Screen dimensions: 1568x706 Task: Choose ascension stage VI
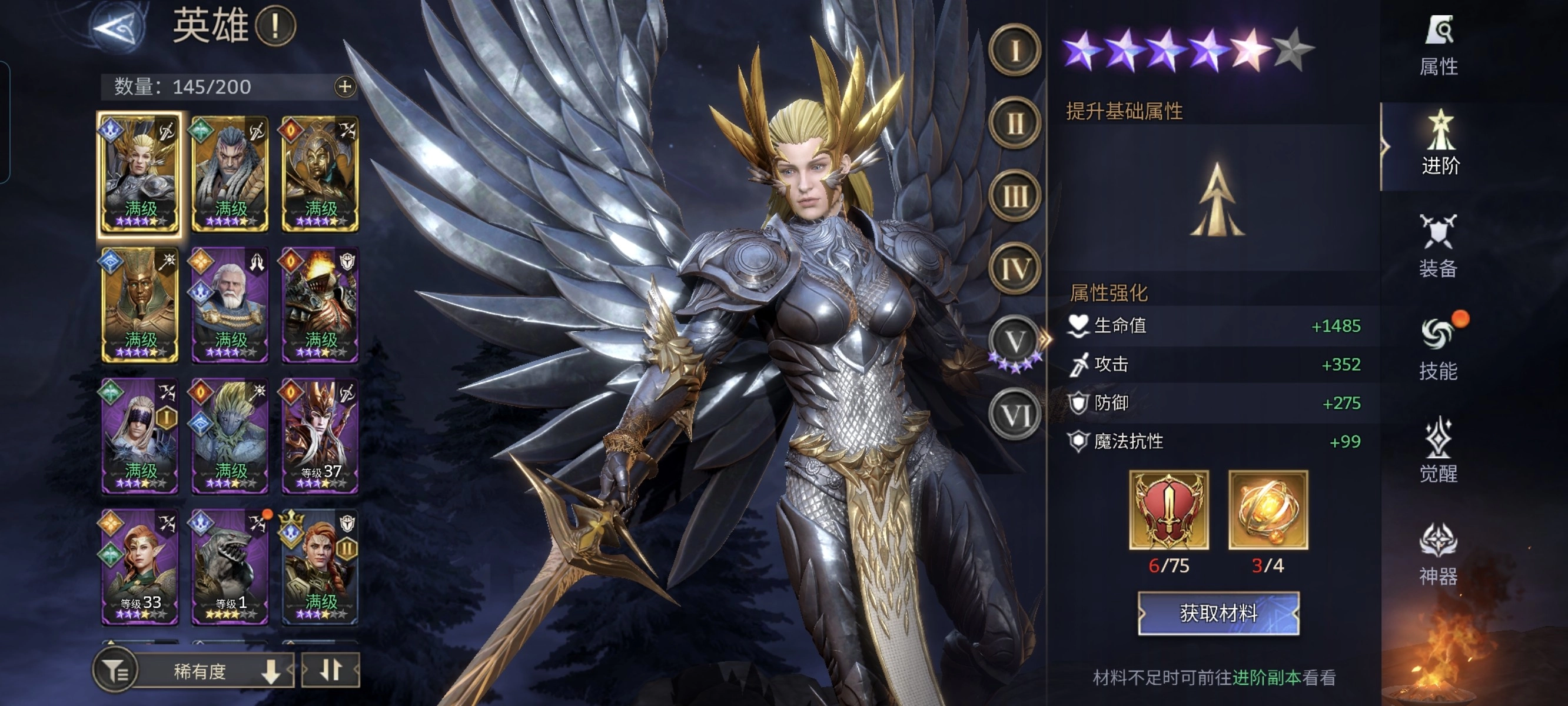coord(1014,415)
